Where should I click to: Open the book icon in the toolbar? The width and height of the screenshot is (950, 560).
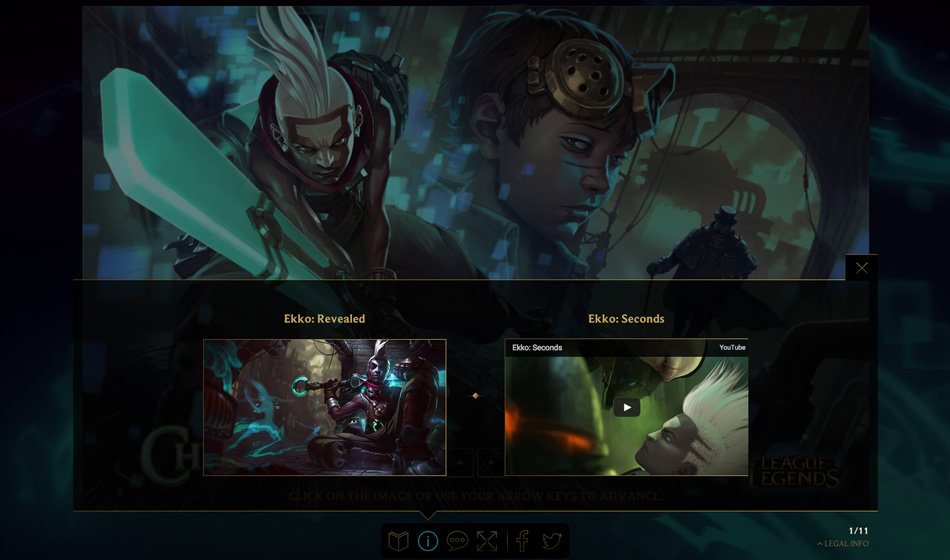(398, 541)
